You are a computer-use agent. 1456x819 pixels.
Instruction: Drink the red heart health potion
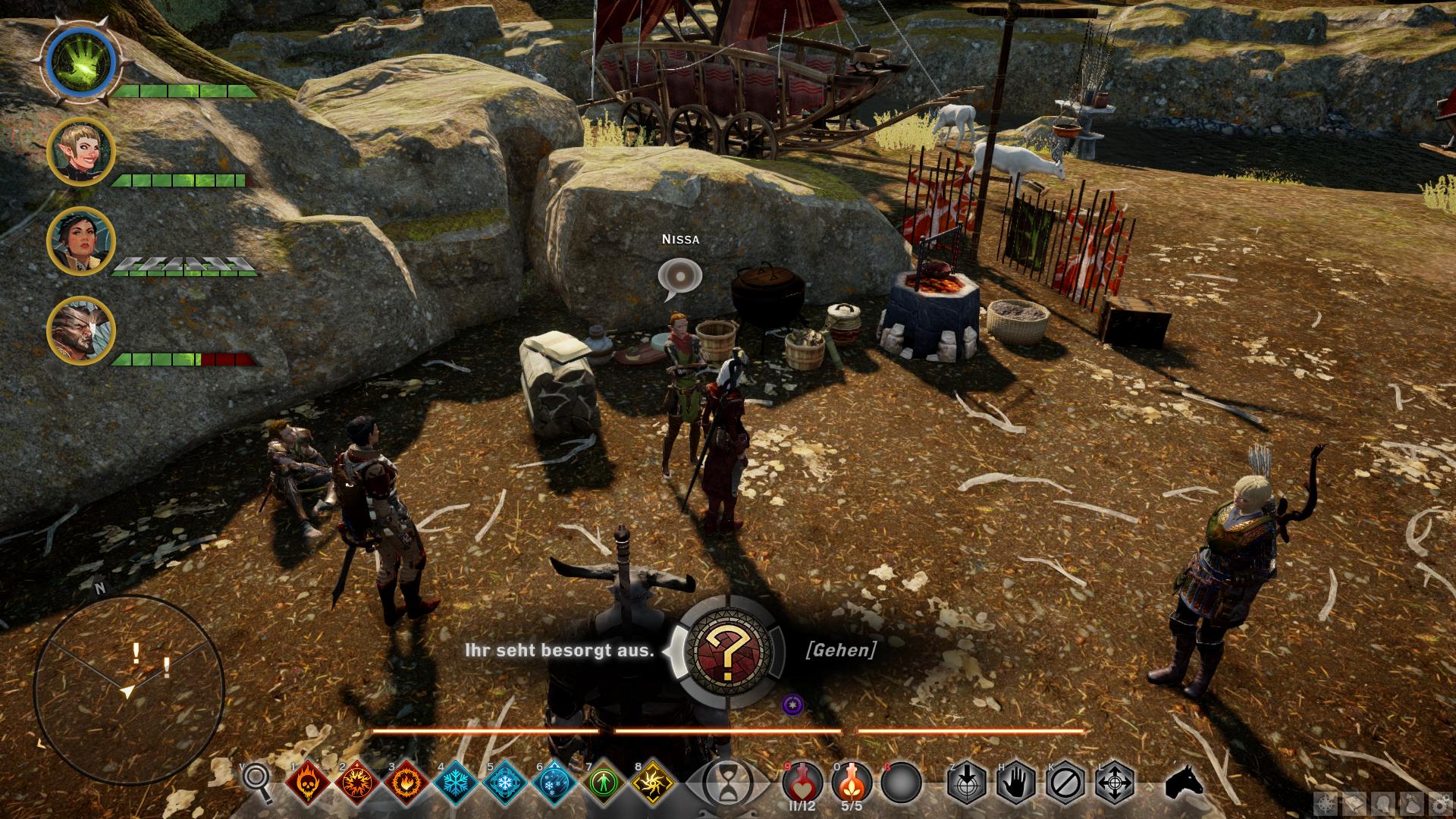click(802, 782)
